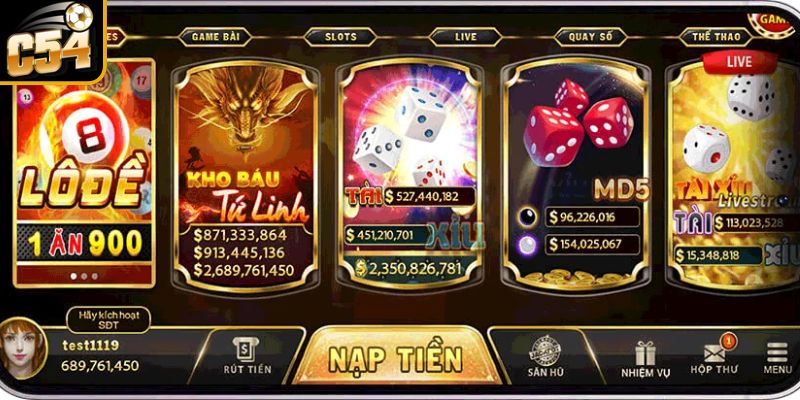800x400 pixels.
Task: Check the Hộp Thư mailbox
Action: tap(713, 359)
